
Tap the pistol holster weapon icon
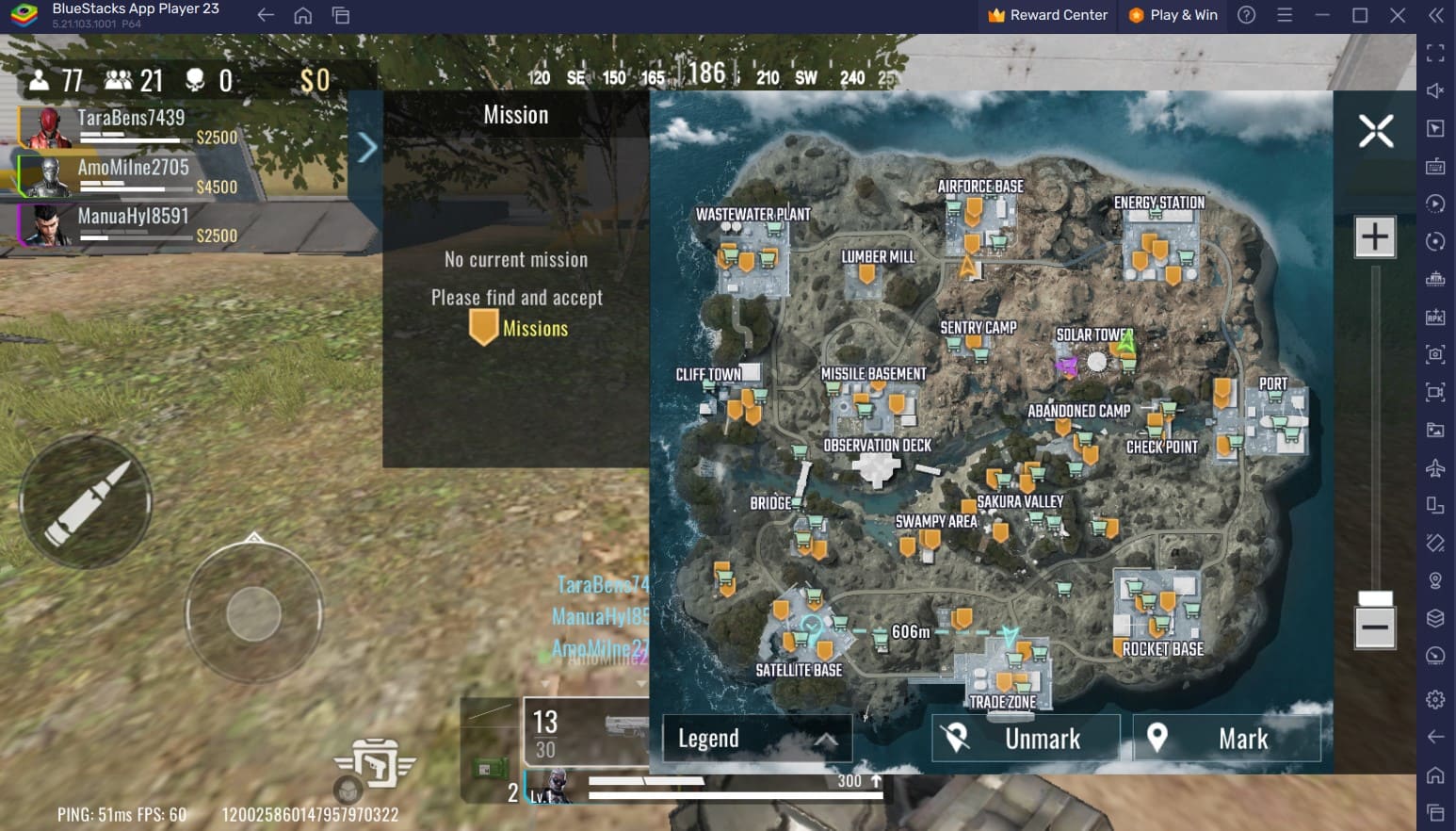(375, 762)
